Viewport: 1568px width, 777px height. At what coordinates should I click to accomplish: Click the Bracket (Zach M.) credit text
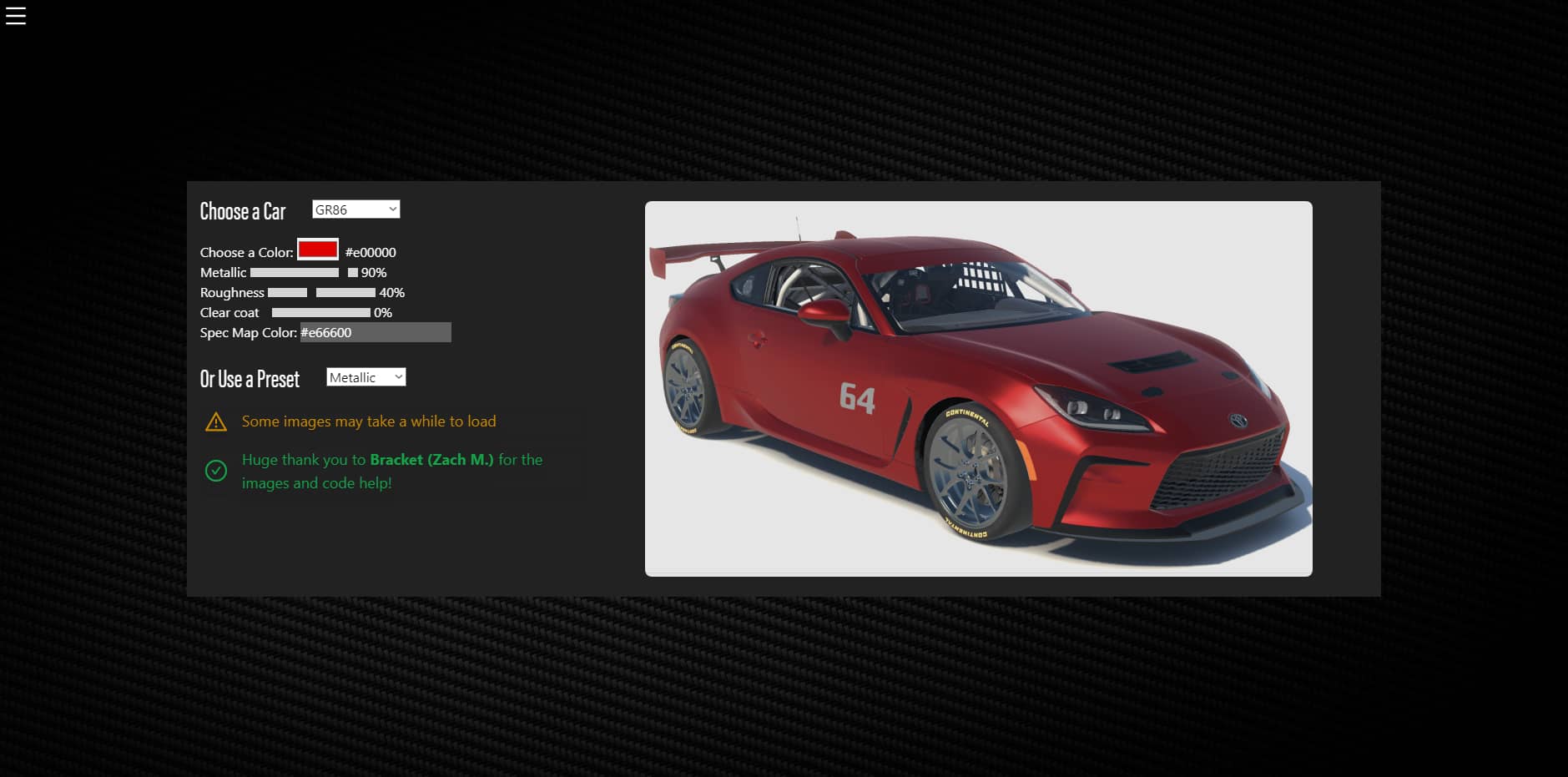tap(431, 460)
